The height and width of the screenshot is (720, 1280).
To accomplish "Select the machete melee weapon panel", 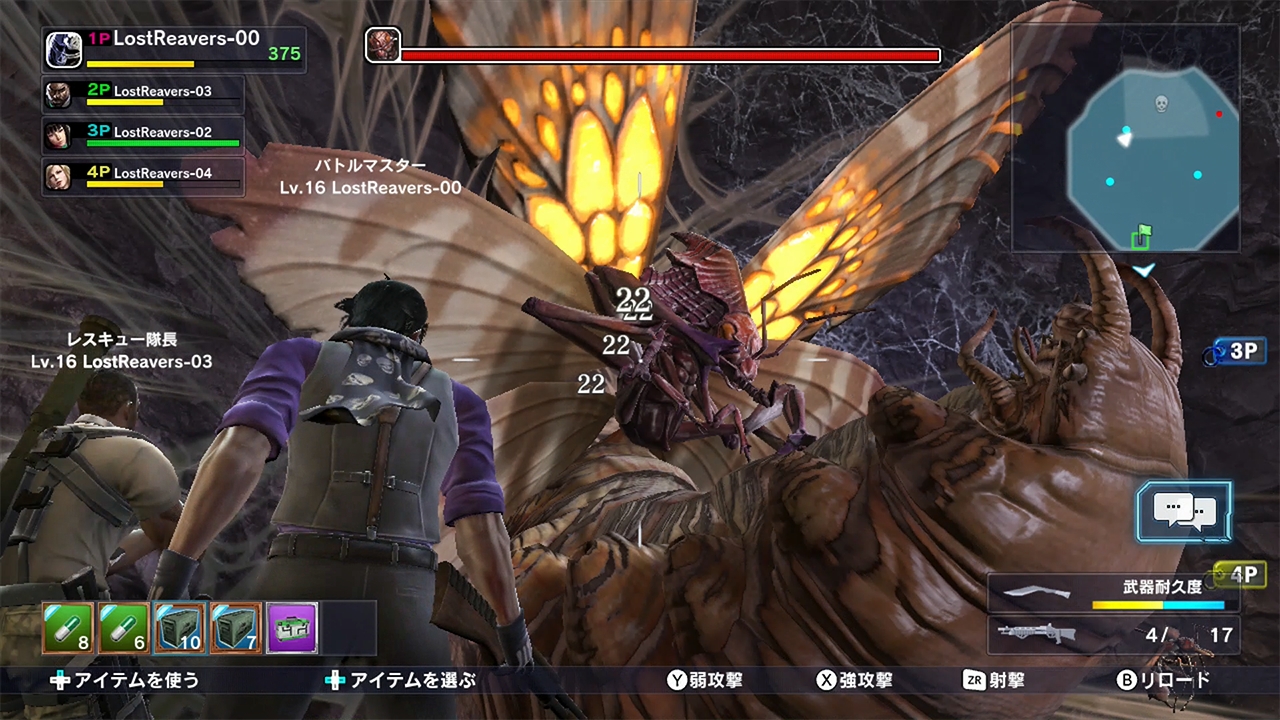I will point(1113,592).
